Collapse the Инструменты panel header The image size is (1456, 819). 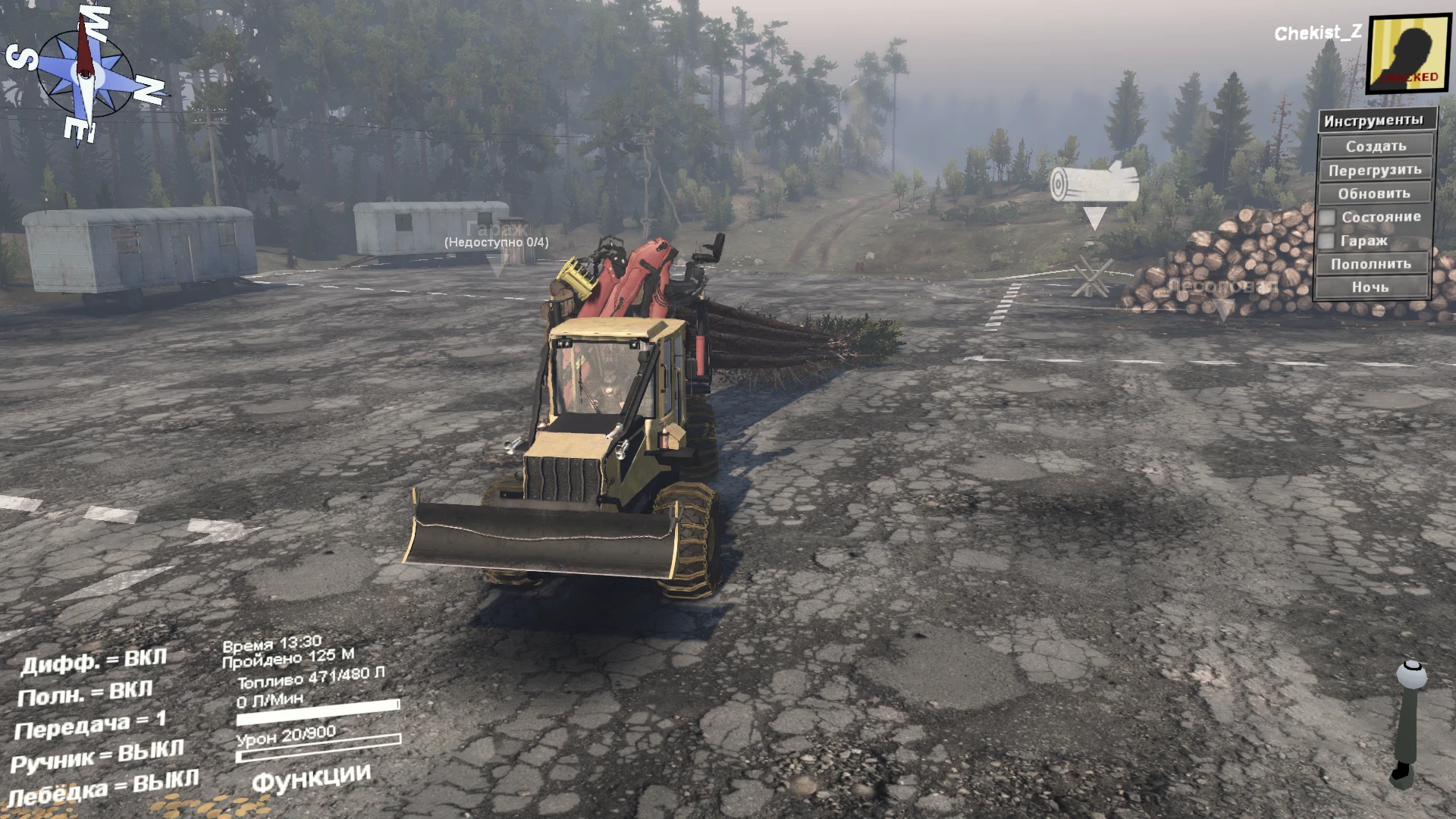[1374, 119]
